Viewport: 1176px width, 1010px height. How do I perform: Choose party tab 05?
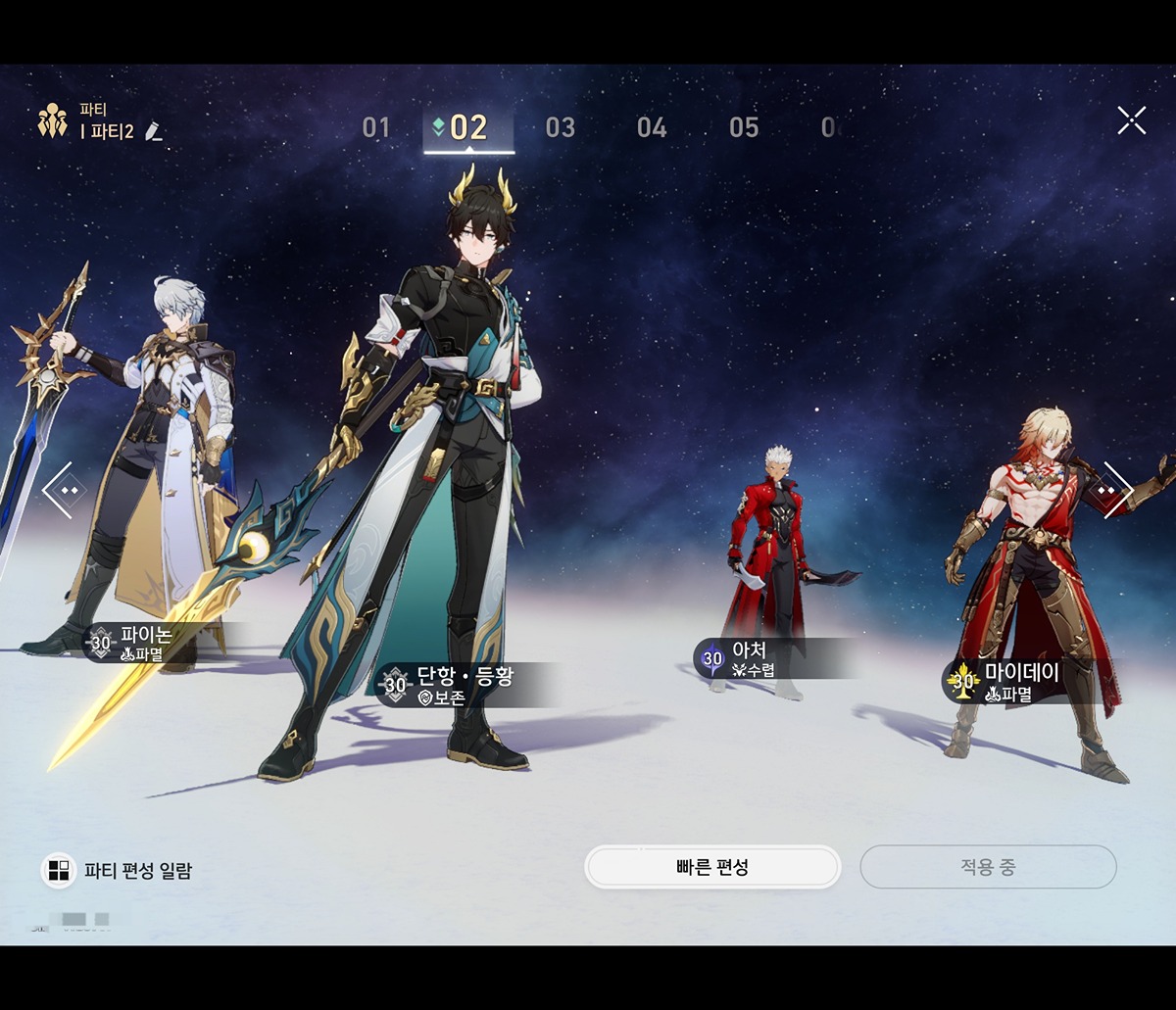click(744, 127)
